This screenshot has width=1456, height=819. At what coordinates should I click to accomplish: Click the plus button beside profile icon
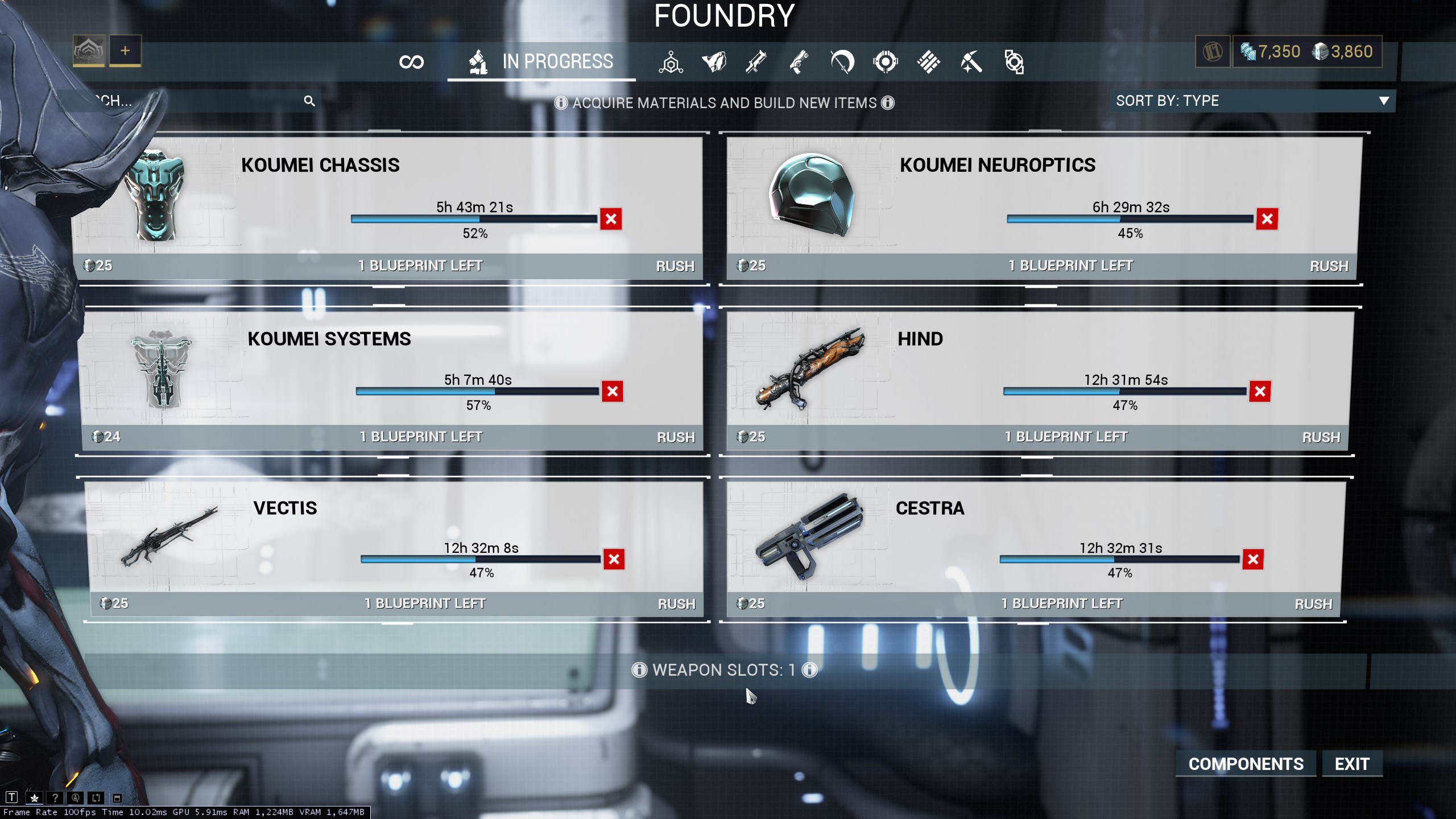[125, 51]
